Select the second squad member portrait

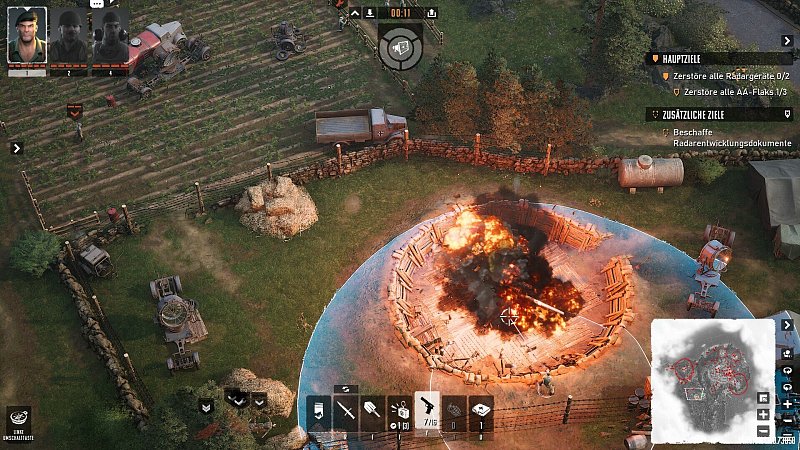point(69,38)
